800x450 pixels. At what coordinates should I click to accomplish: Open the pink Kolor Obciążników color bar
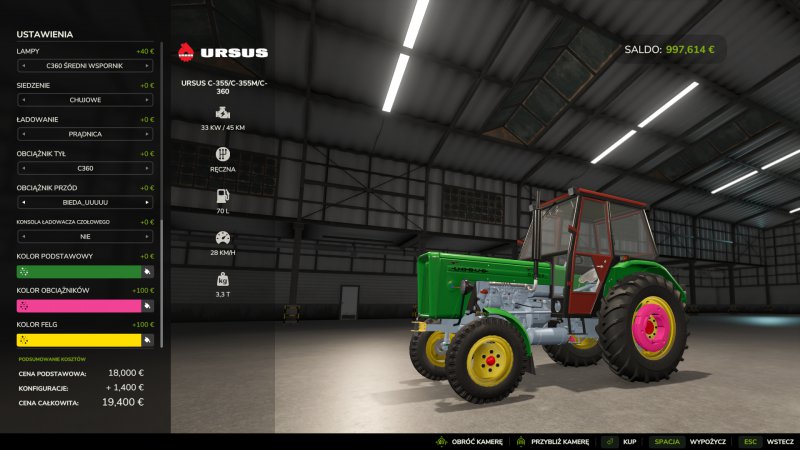click(x=78, y=305)
